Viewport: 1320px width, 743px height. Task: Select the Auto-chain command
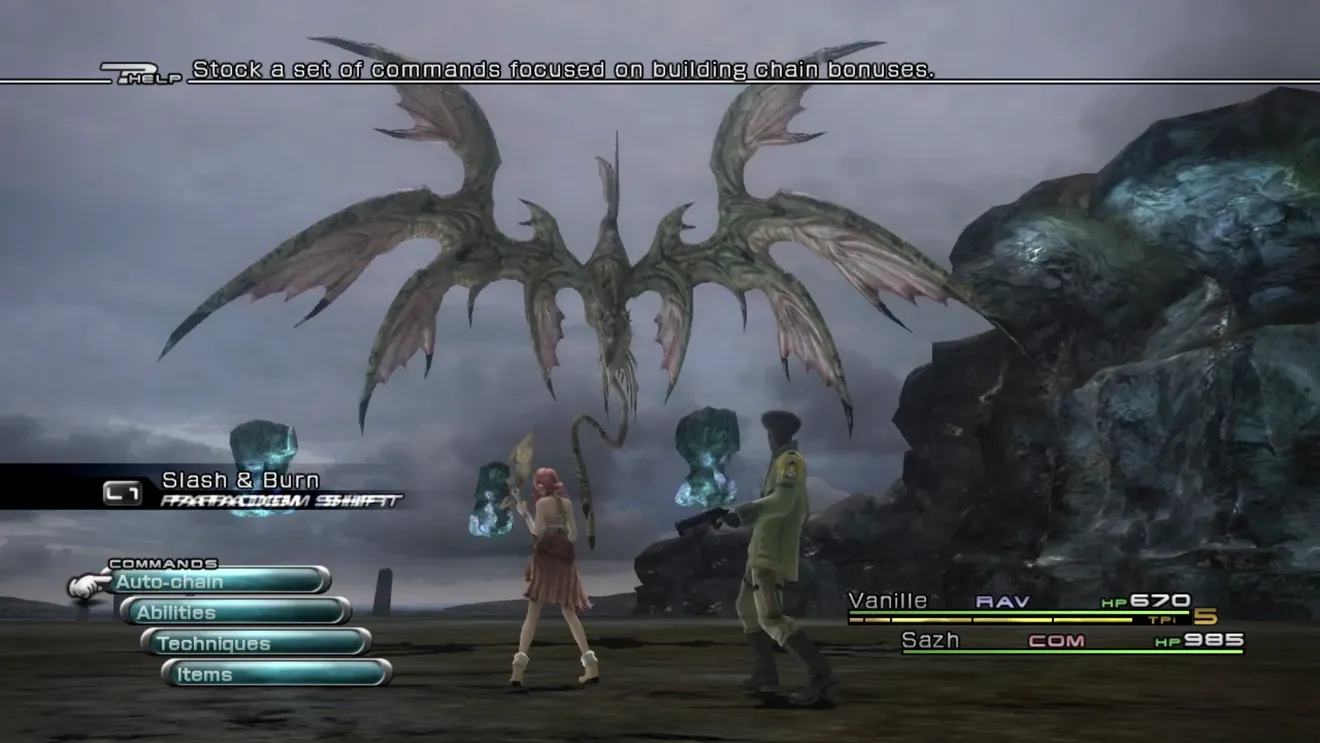[x=220, y=581]
